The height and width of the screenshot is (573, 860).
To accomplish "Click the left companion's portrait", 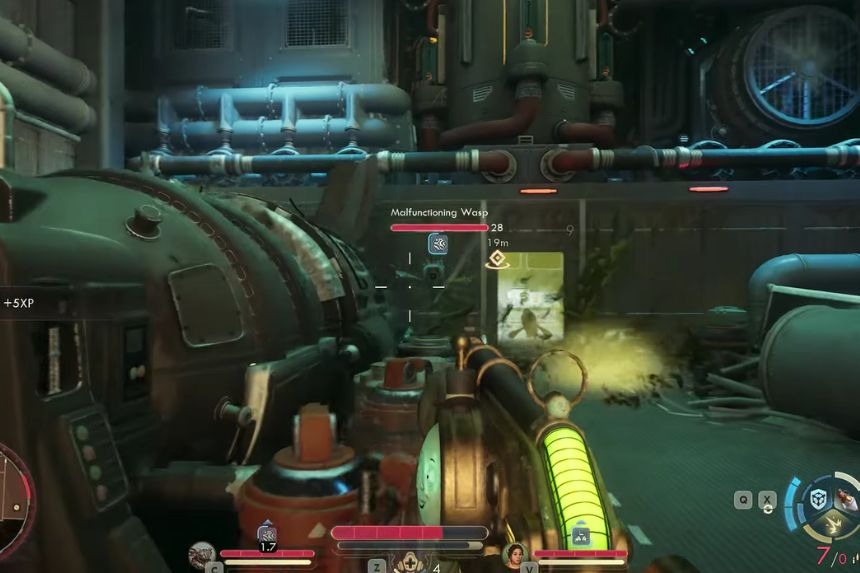I will (203, 553).
